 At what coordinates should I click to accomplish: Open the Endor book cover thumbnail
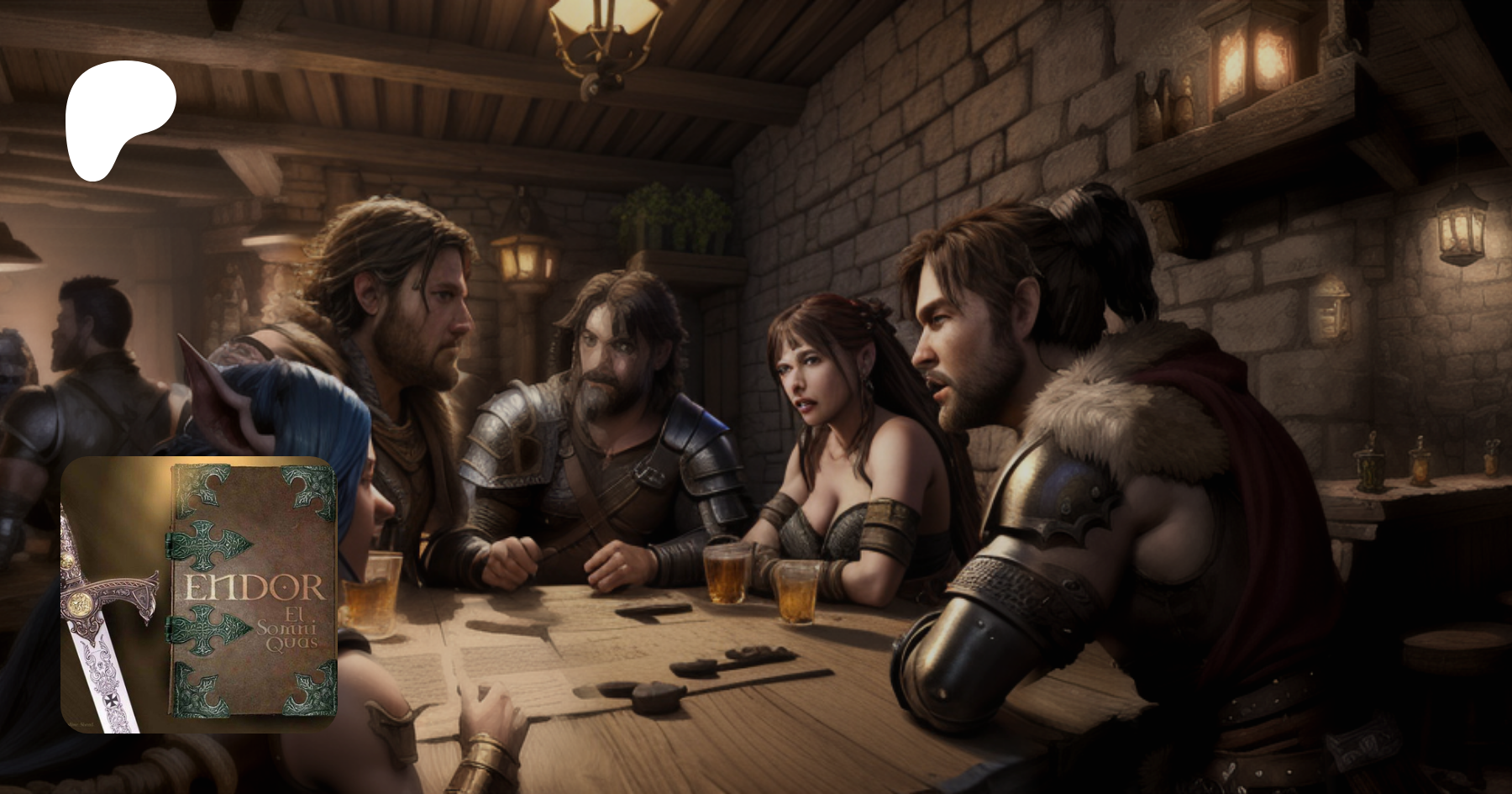coord(199,595)
